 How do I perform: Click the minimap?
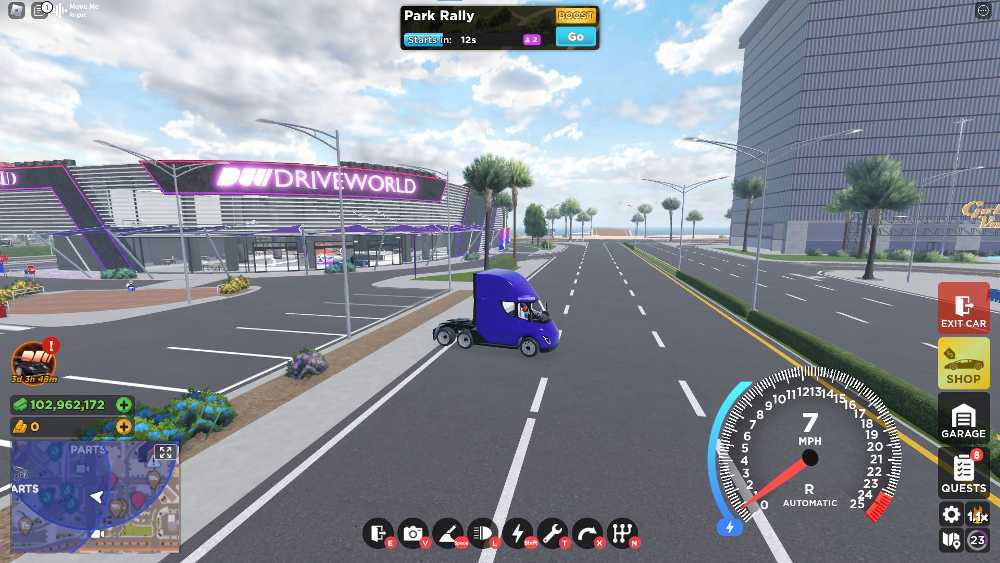coord(95,497)
